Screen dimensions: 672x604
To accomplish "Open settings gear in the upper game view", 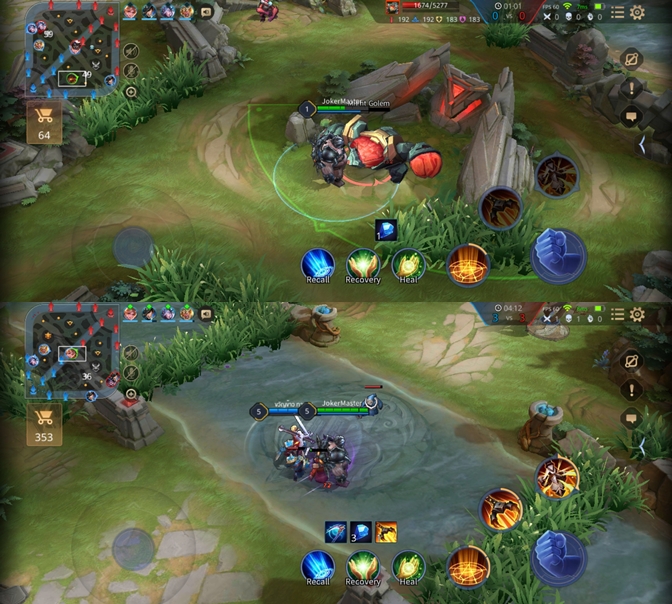I will click(637, 12).
